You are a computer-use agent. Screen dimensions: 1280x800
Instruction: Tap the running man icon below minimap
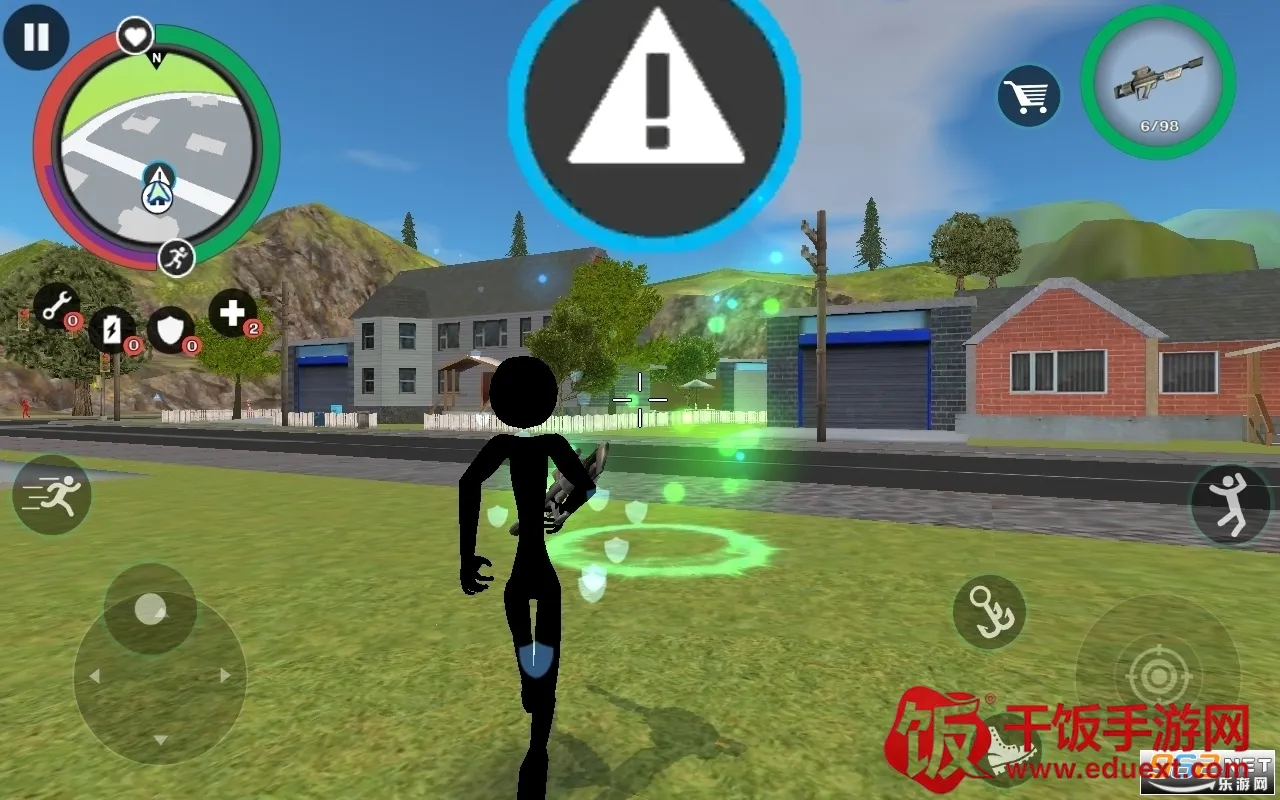[x=176, y=258]
